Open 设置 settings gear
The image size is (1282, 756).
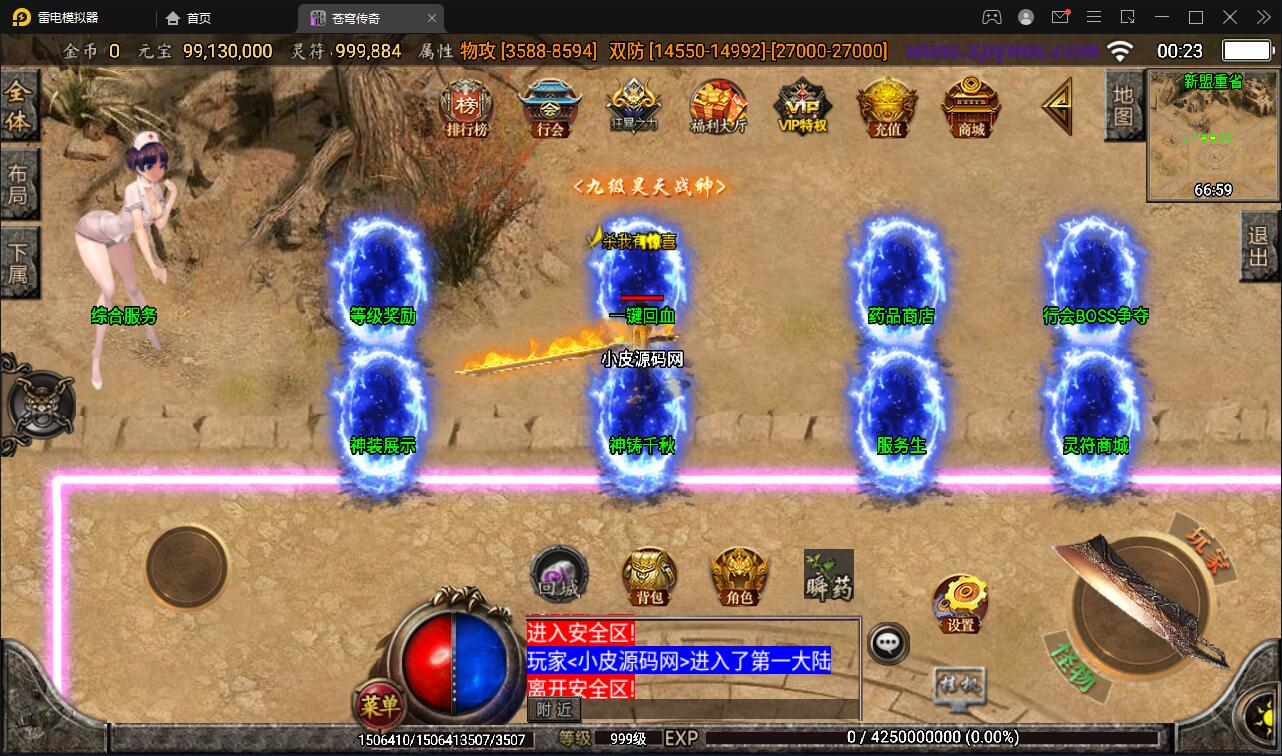click(960, 602)
